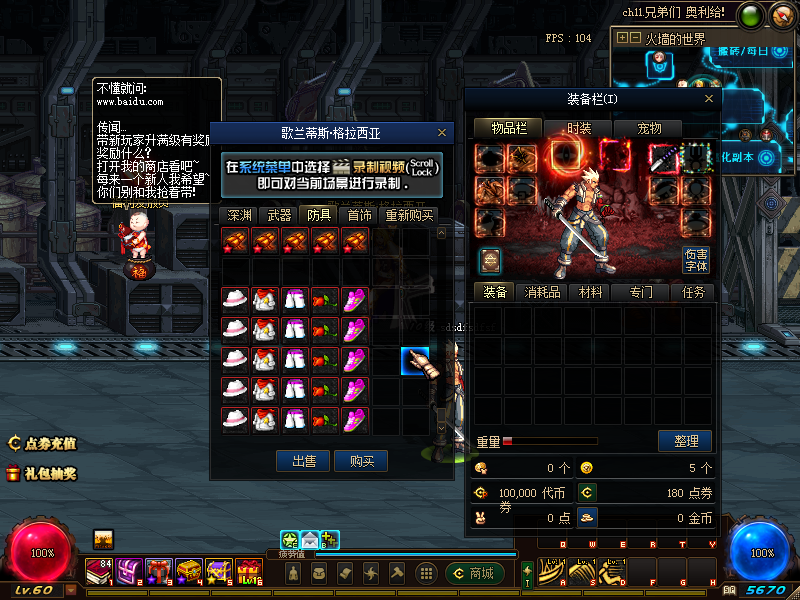Open the 武器 shop tab
Viewport: 800px width, 600px height.
[280, 215]
